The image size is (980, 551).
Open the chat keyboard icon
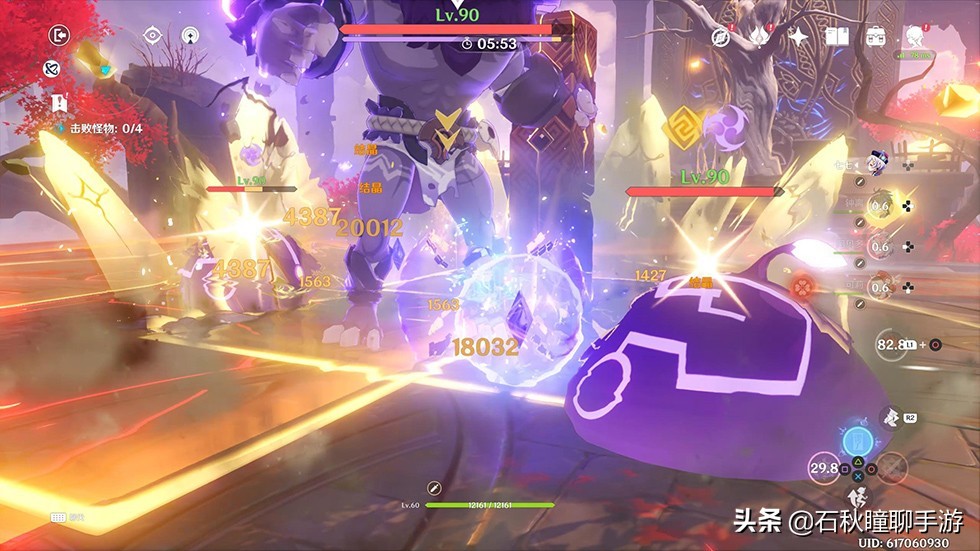click(60, 516)
